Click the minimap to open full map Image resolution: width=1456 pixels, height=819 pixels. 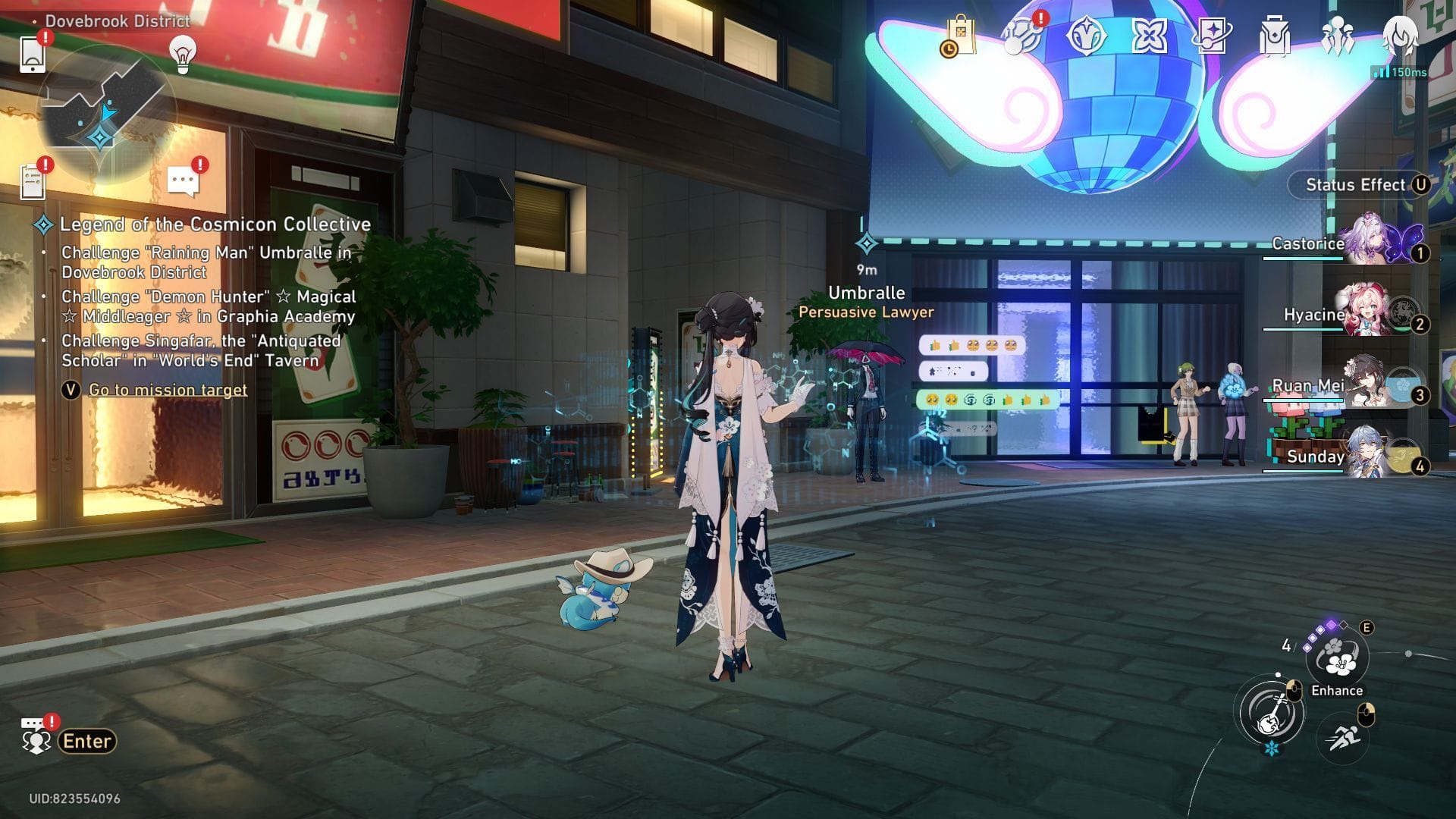coord(106,114)
